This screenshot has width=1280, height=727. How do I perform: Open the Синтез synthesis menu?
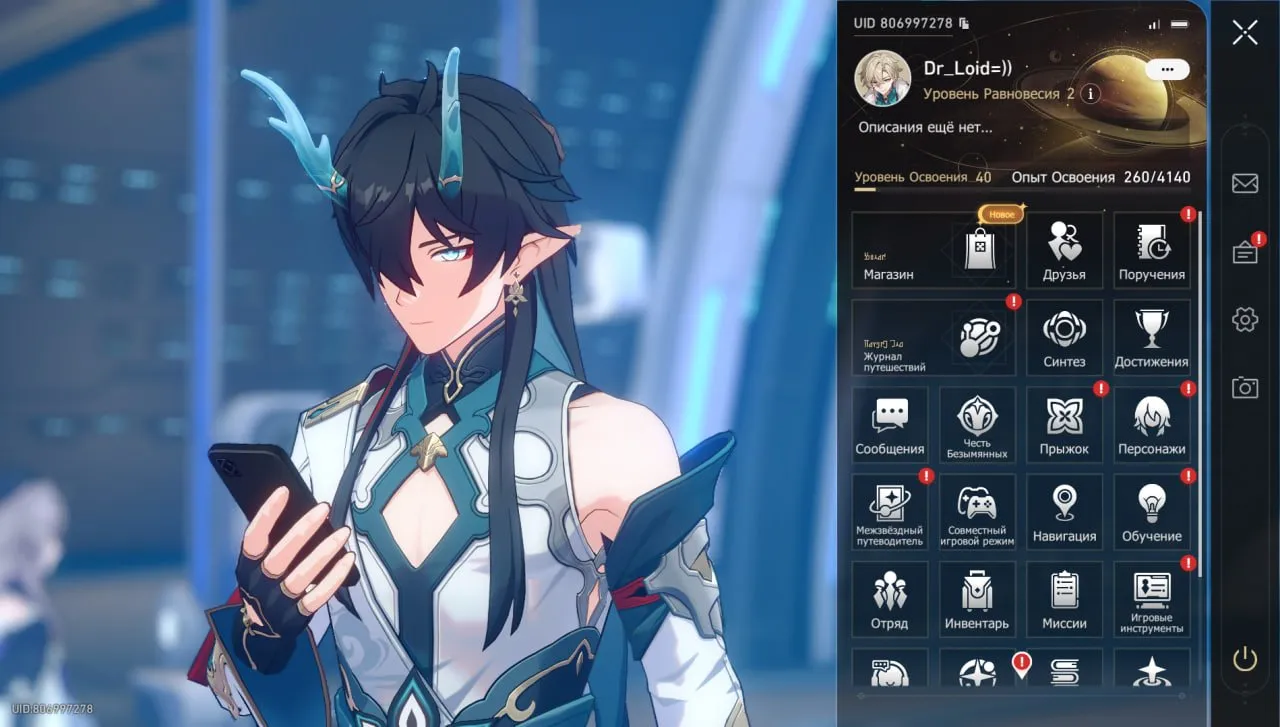(x=1064, y=338)
